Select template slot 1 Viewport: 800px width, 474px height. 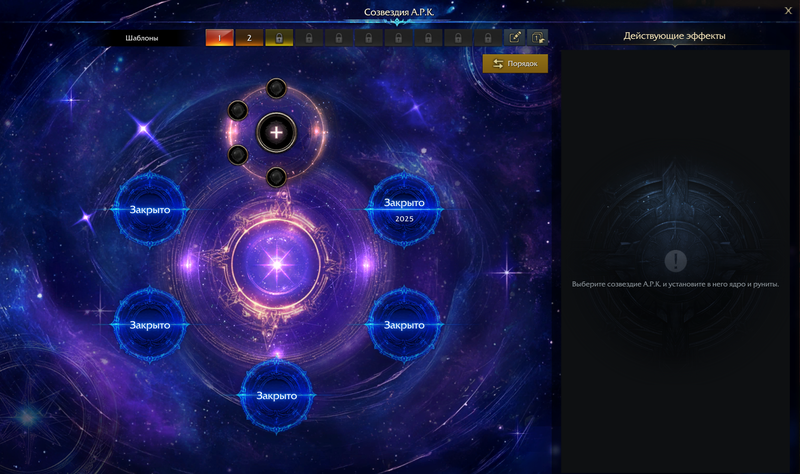point(219,38)
